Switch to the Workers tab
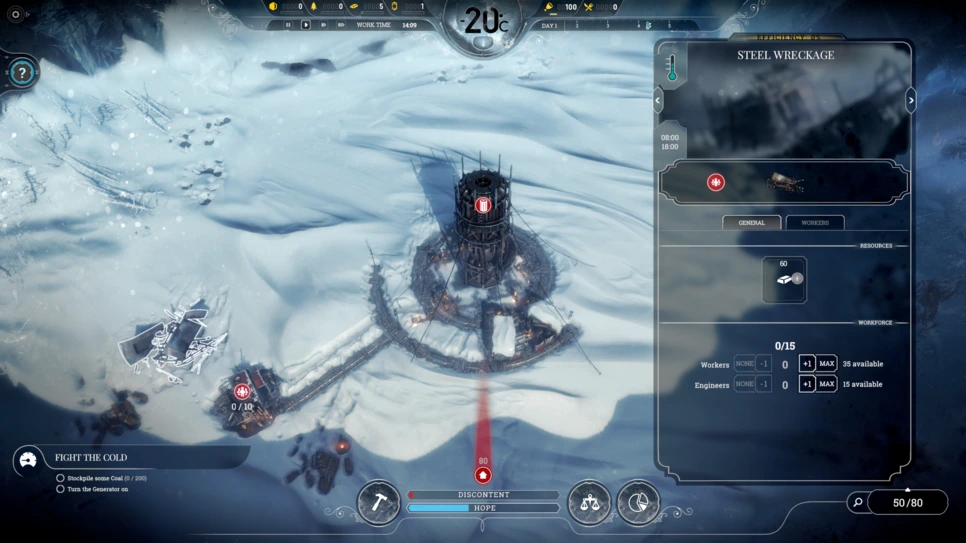This screenshot has width=966, height=543. [815, 222]
